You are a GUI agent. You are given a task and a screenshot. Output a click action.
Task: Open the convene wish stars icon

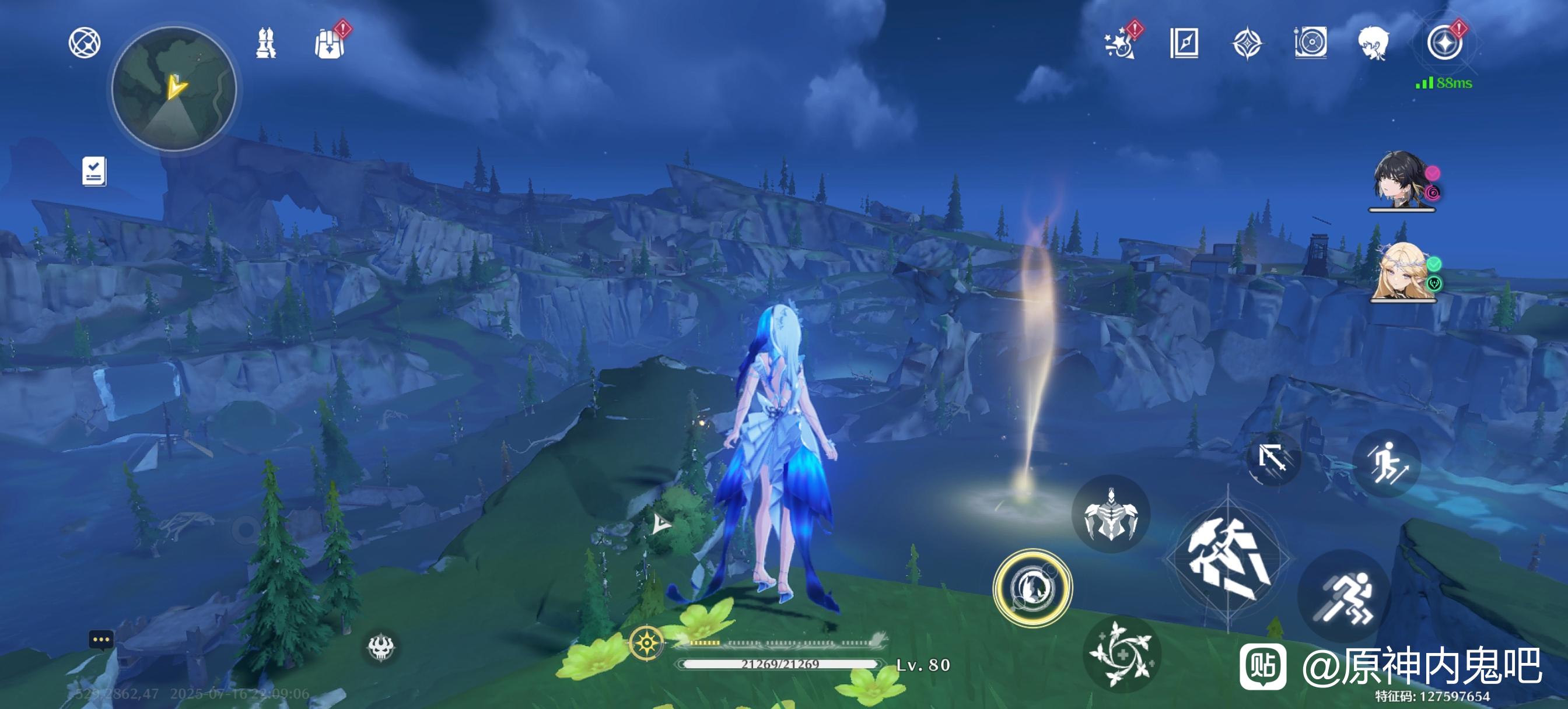[1120, 44]
